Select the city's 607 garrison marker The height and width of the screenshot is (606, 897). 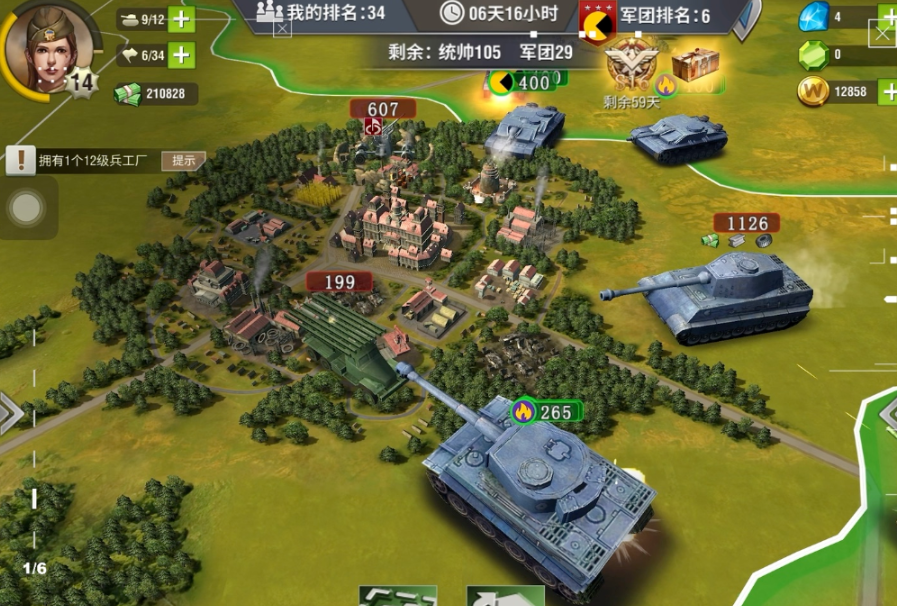382,110
